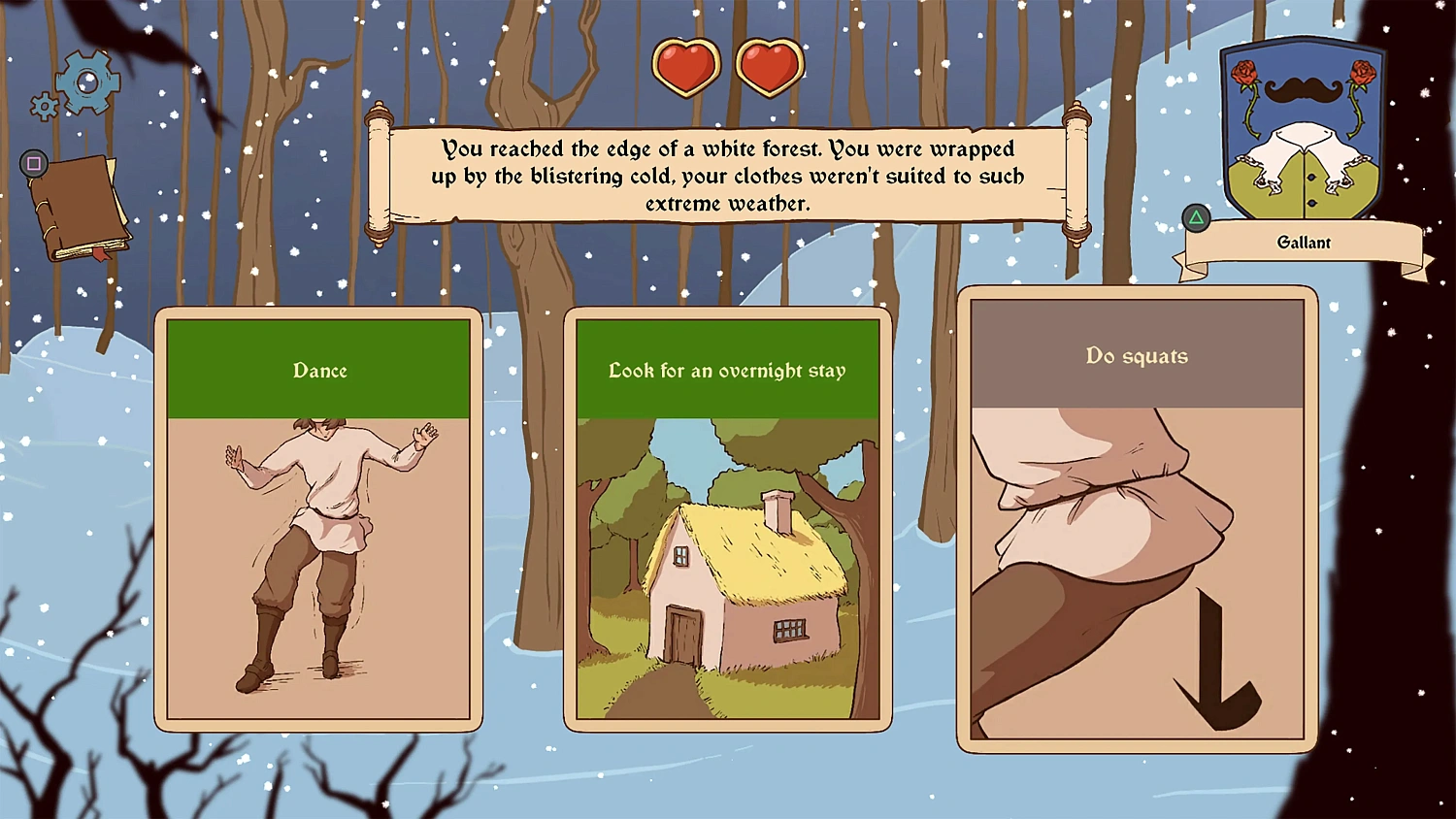Choose the Look for an overnight stay card
This screenshot has width=1456, height=819.
coord(726,514)
